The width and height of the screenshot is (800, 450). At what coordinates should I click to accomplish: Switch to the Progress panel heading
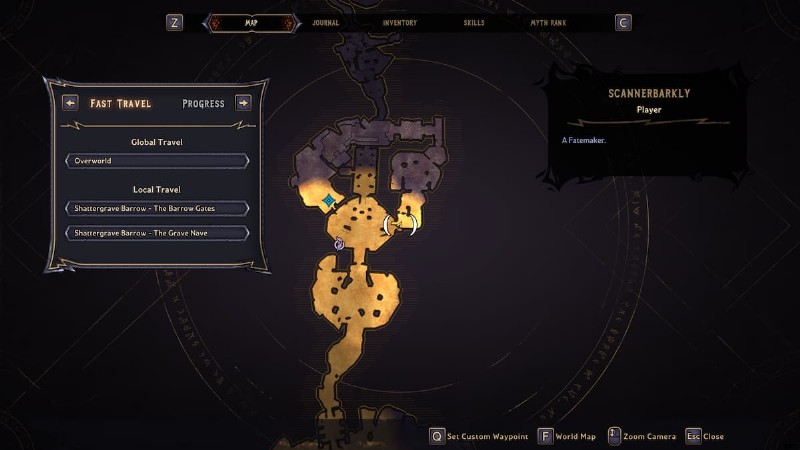(203, 103)
